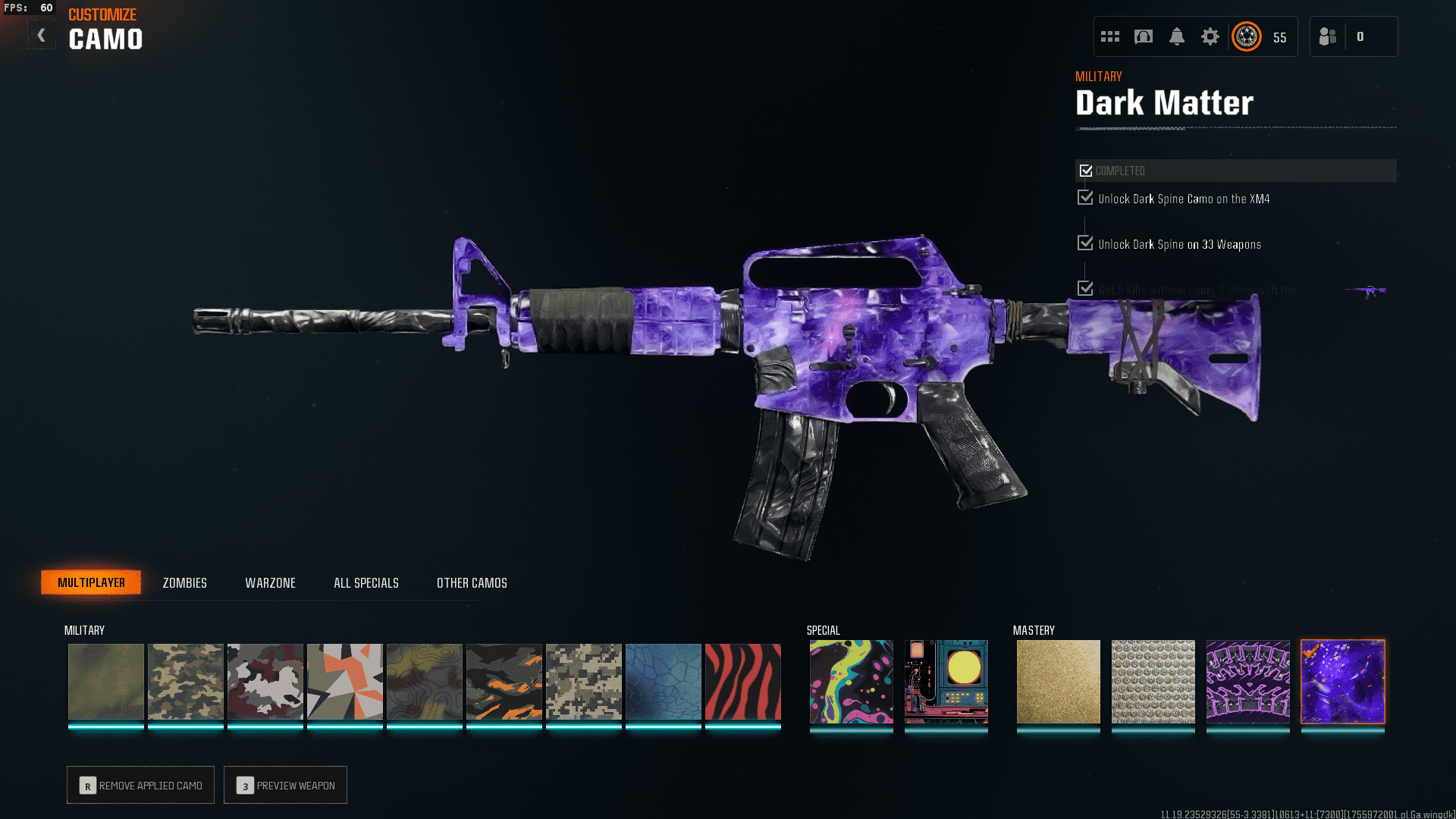This screenshot has width=1456, height=819.
Task: Select the Gold mastery camo
Action: pyautogui.click(x=1058, y=681)
